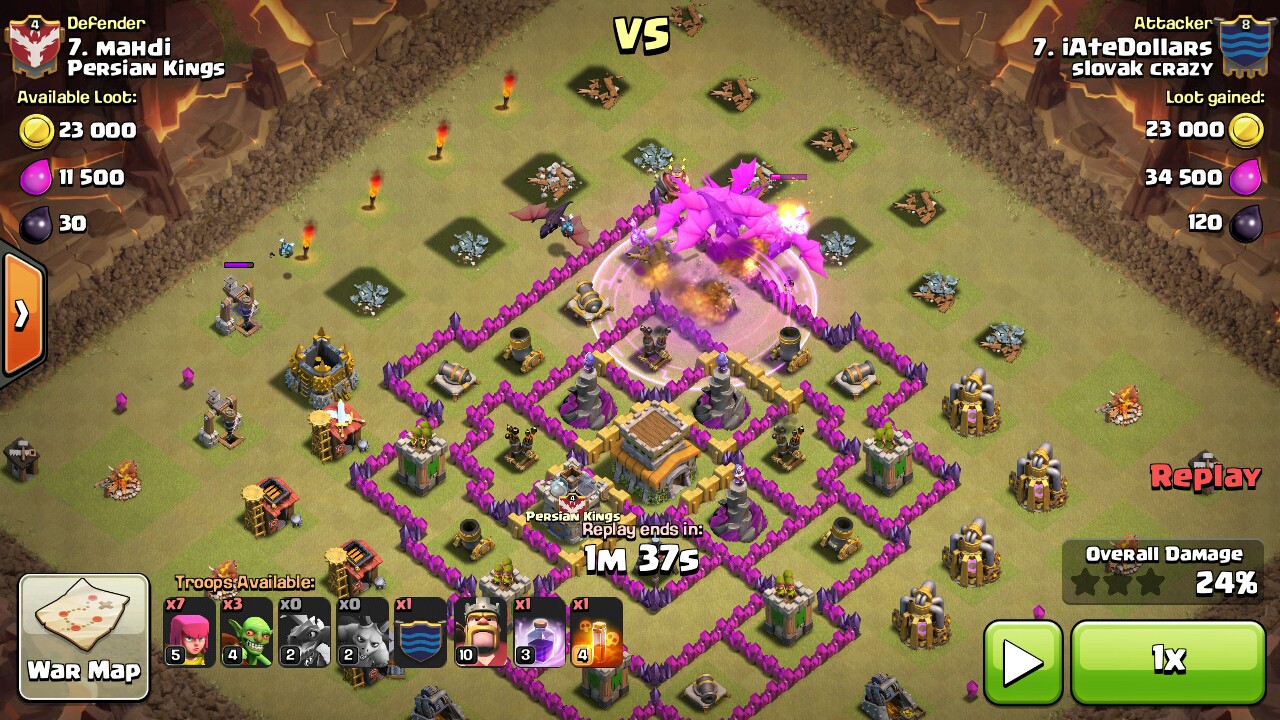Choose the purple Rage spell slot

(539, 632)
